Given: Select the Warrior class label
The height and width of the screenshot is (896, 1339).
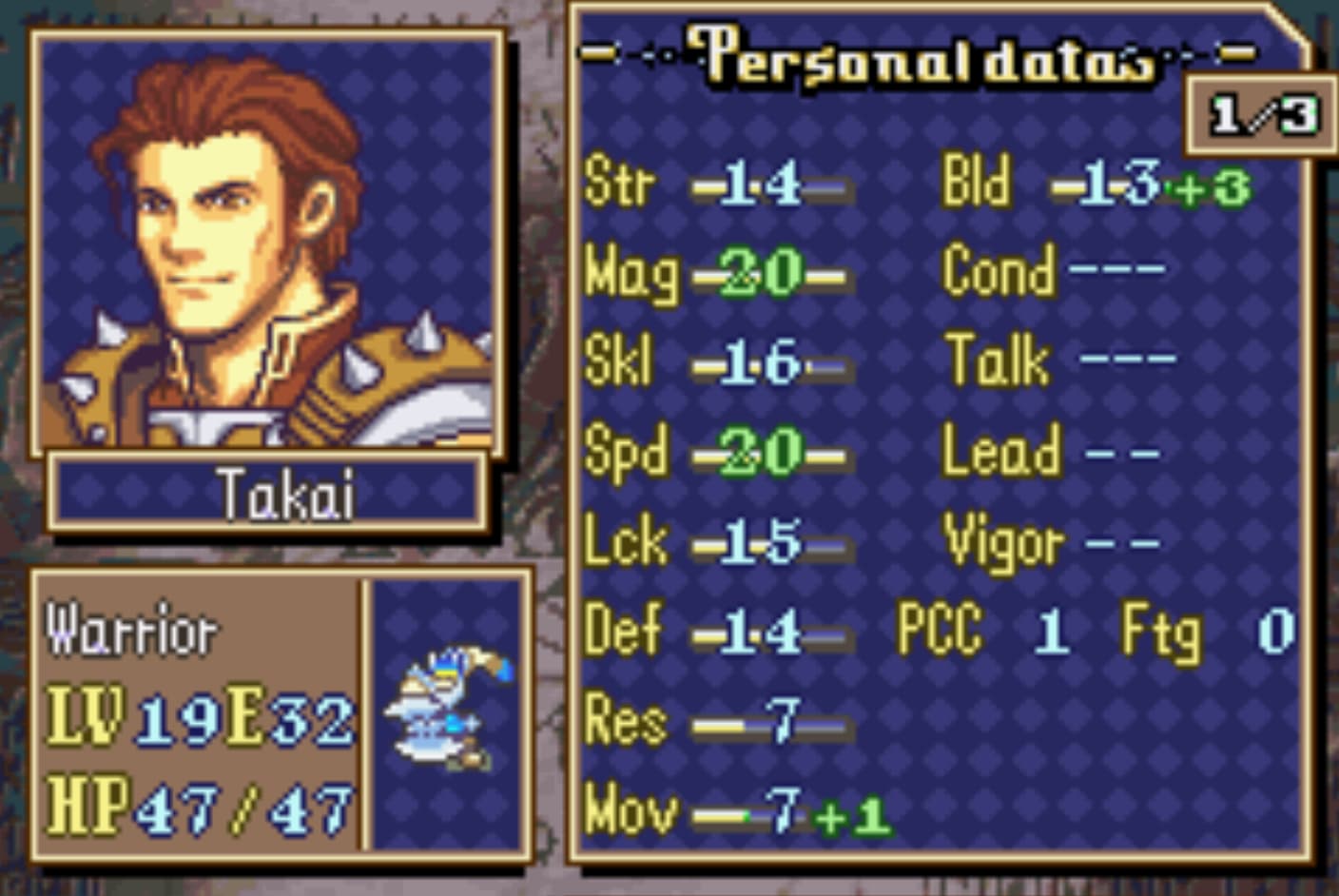Looking at the screenshot, I should coord(132,631).
